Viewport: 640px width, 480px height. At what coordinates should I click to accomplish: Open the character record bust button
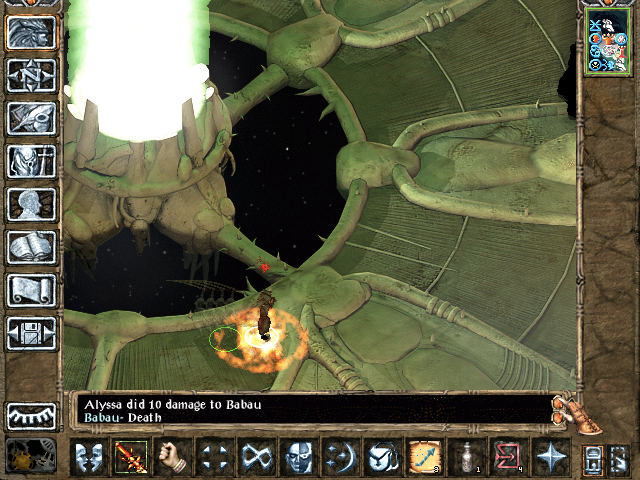pos(31,204)
